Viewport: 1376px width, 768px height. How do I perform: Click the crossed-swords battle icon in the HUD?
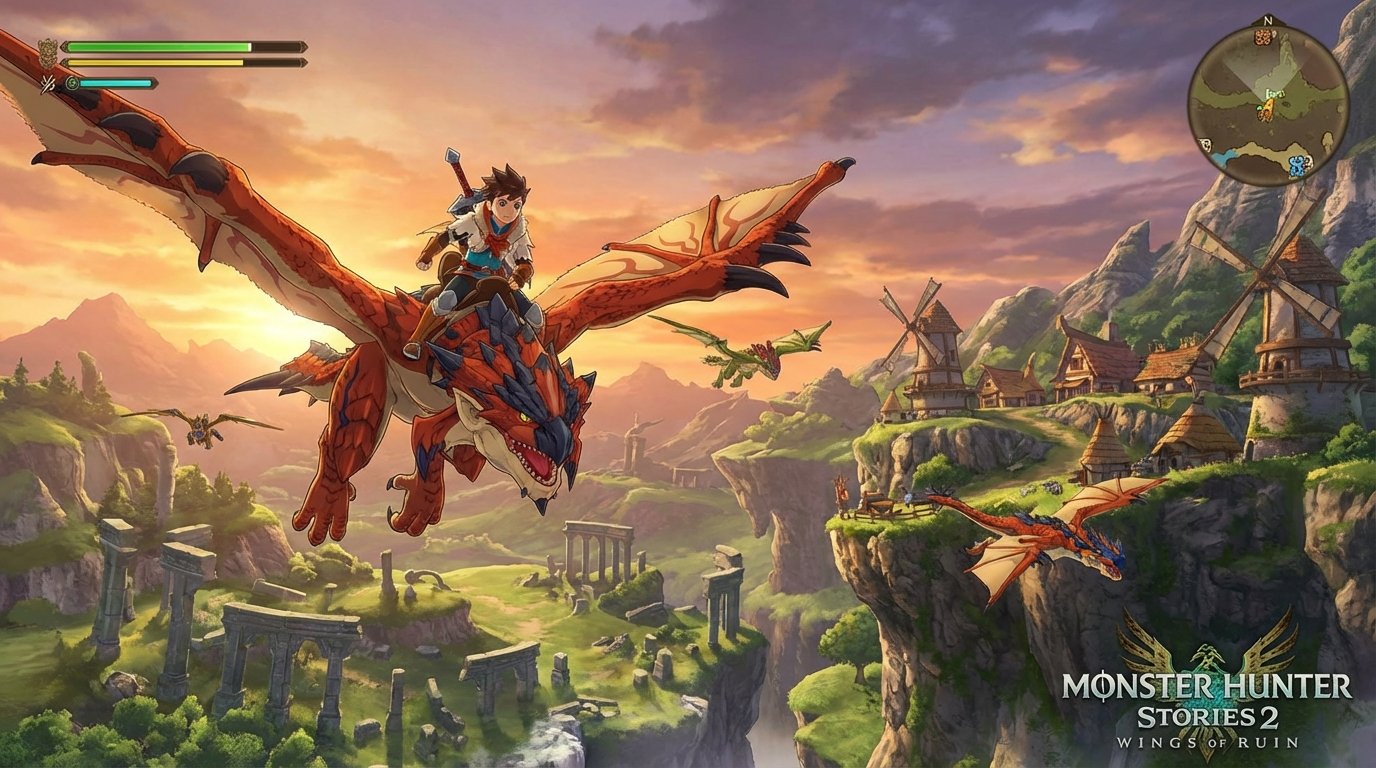(47, 84)
